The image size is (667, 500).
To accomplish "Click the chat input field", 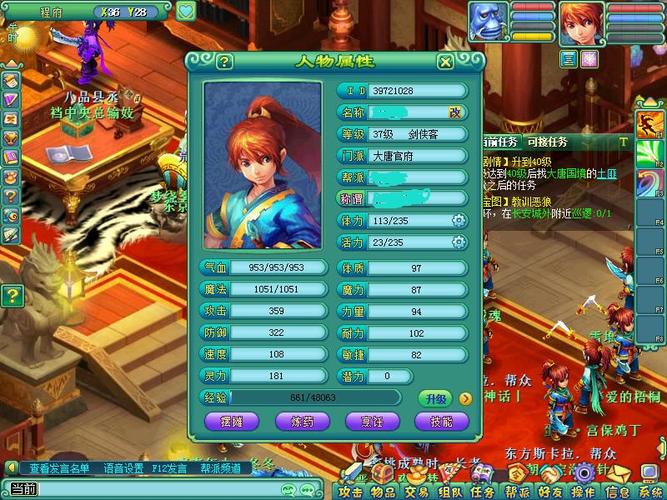I will pos(150,489).
